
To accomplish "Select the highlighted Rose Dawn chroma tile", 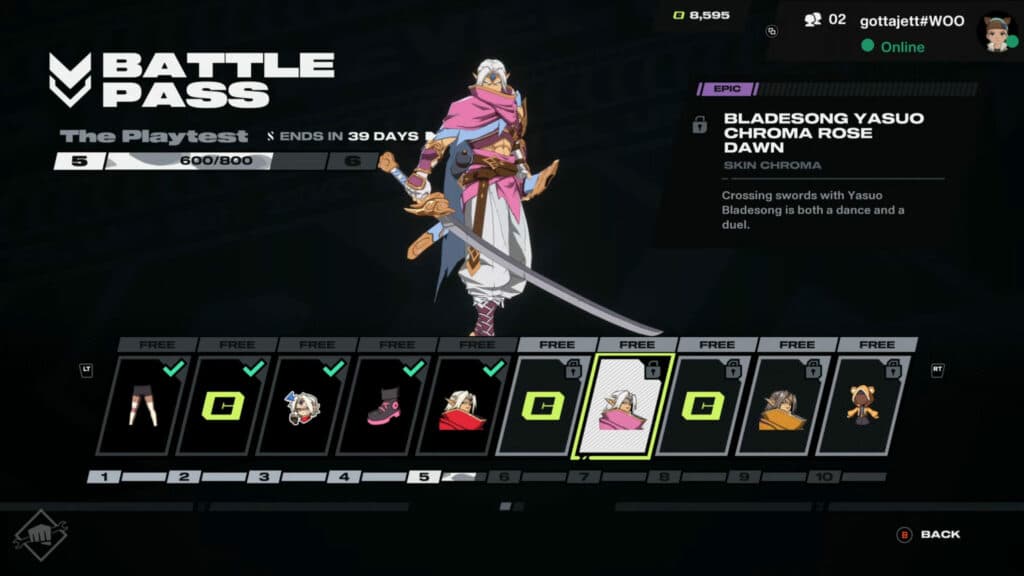I will point(623,406).
